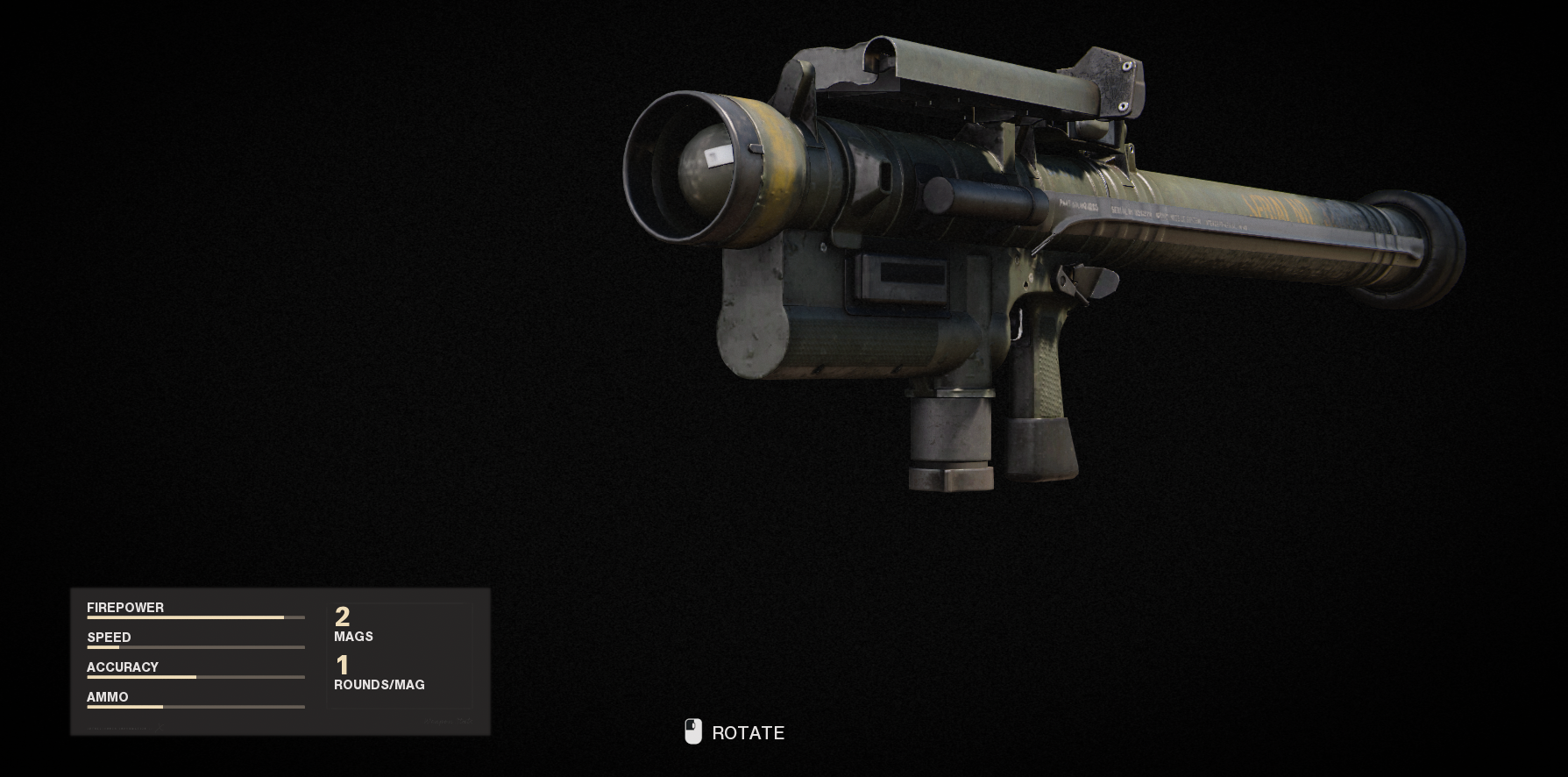The image size is (1568, 777).
Task: Toggle the SPEED stat display
Action: point(108,637)
